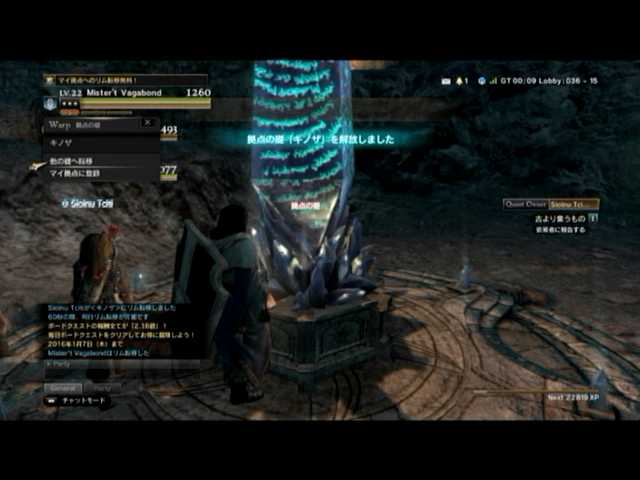This screenshot has width=640, height=480.
Task: Switch to the Party chat tab
Action: click(101, 387)
